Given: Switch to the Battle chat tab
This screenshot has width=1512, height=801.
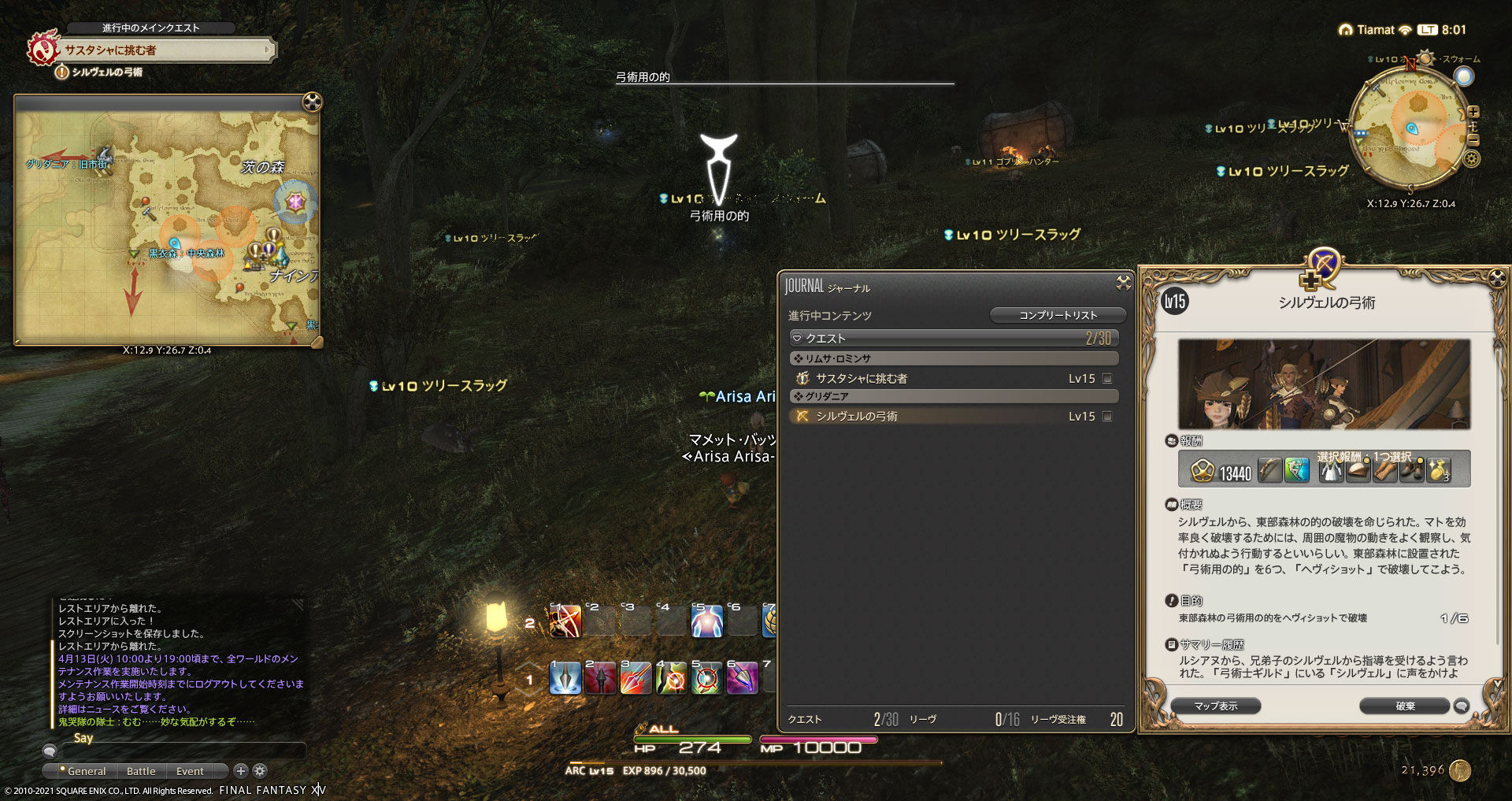Looking at the screenshot, I should tap(141, 771).
